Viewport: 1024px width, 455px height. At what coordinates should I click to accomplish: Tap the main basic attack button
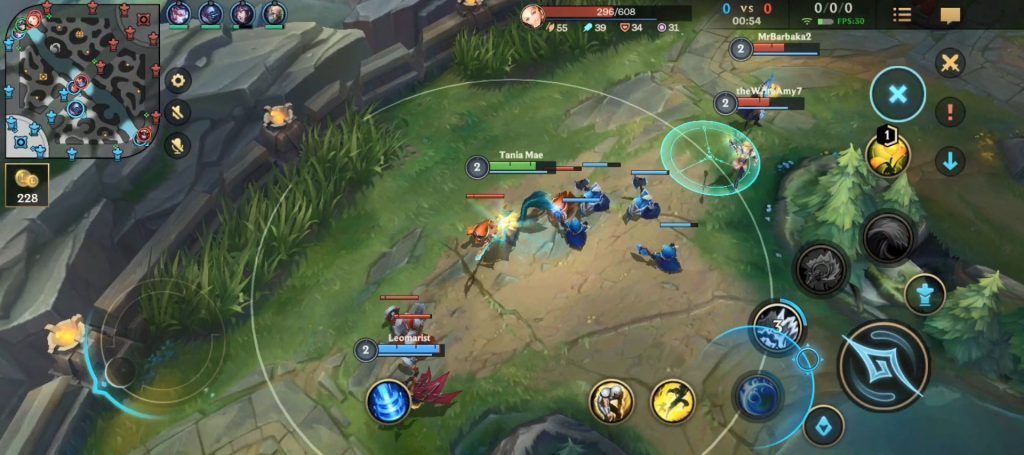click(883, 364)
